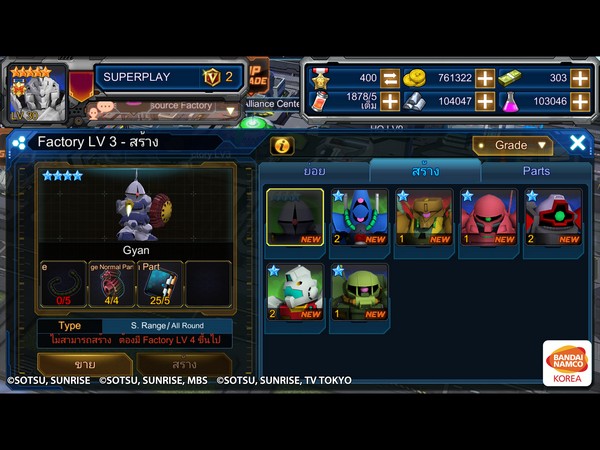The width and height of the screenshot is (600, 450).
Task: Add more cash with plus button
Action: tap(579, 78)
